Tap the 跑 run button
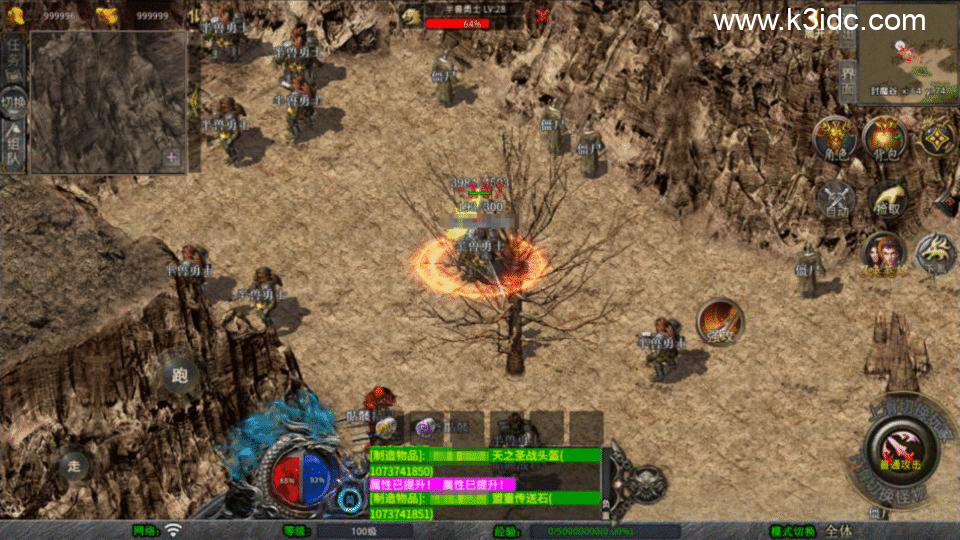Screen dimensions: 960x540 180,376
